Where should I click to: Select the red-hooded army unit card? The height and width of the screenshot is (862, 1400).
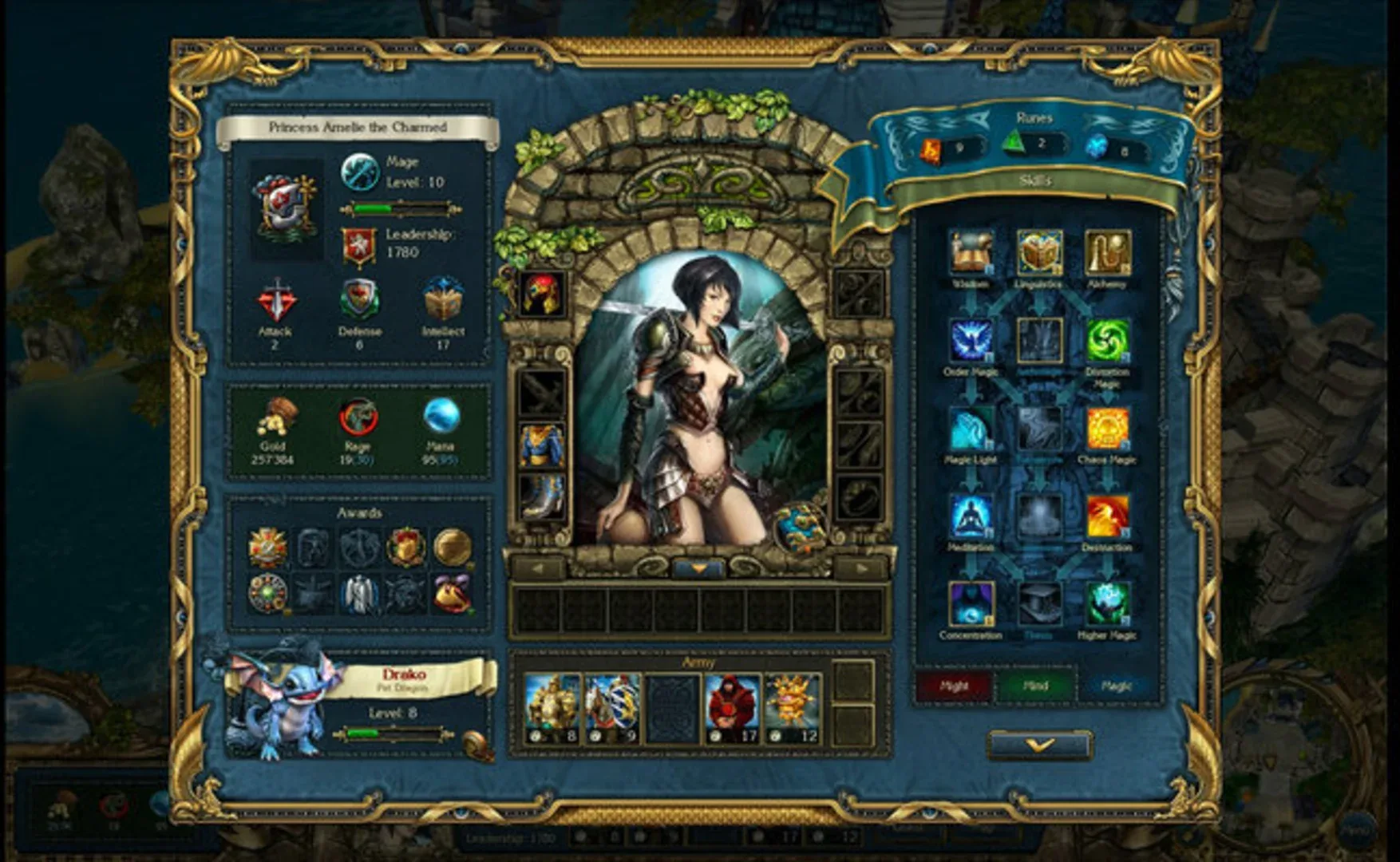(733, 708)
